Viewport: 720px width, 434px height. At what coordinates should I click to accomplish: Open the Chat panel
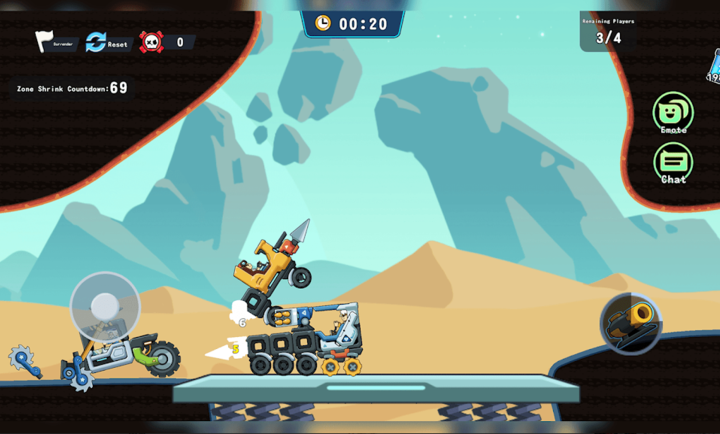673,161
